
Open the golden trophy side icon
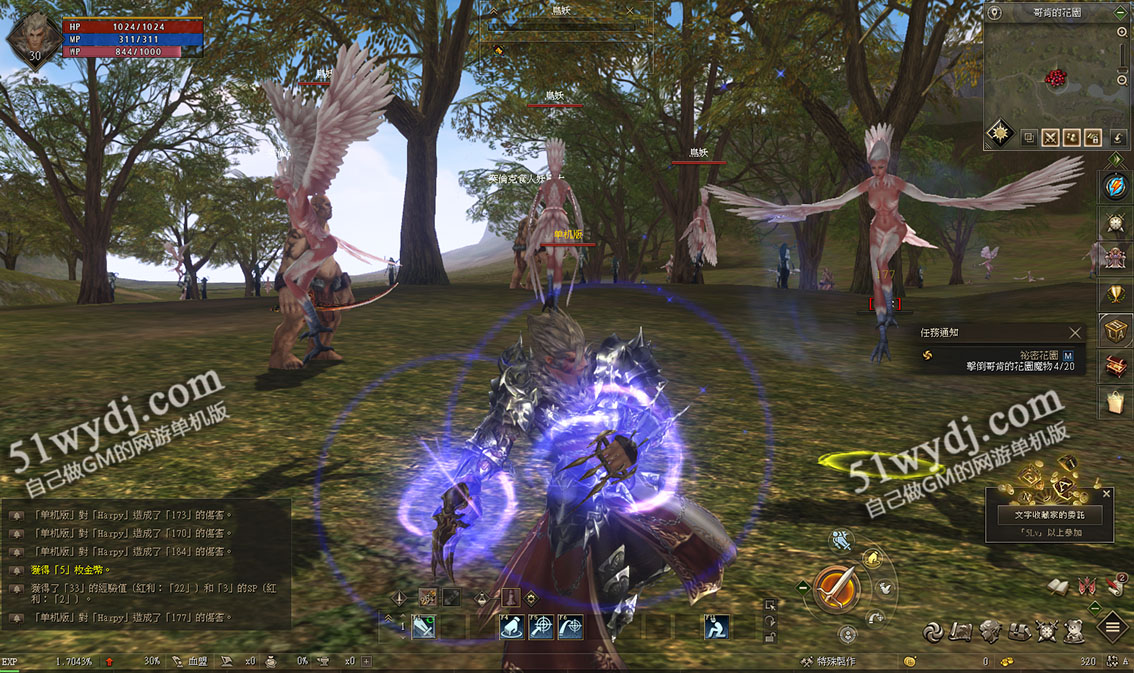[x=1115, y=294]
